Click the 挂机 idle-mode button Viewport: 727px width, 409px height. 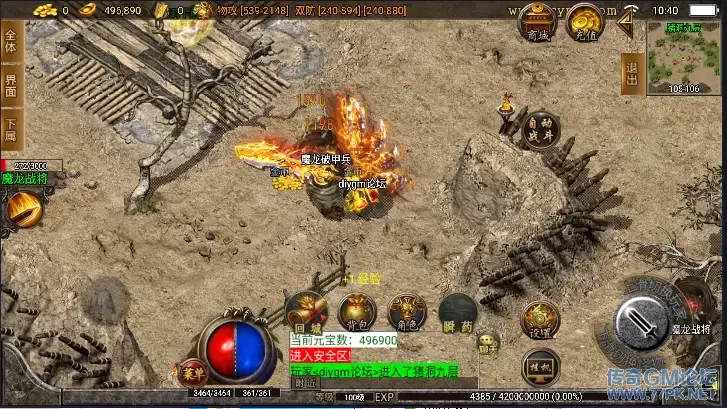[540, 366]
